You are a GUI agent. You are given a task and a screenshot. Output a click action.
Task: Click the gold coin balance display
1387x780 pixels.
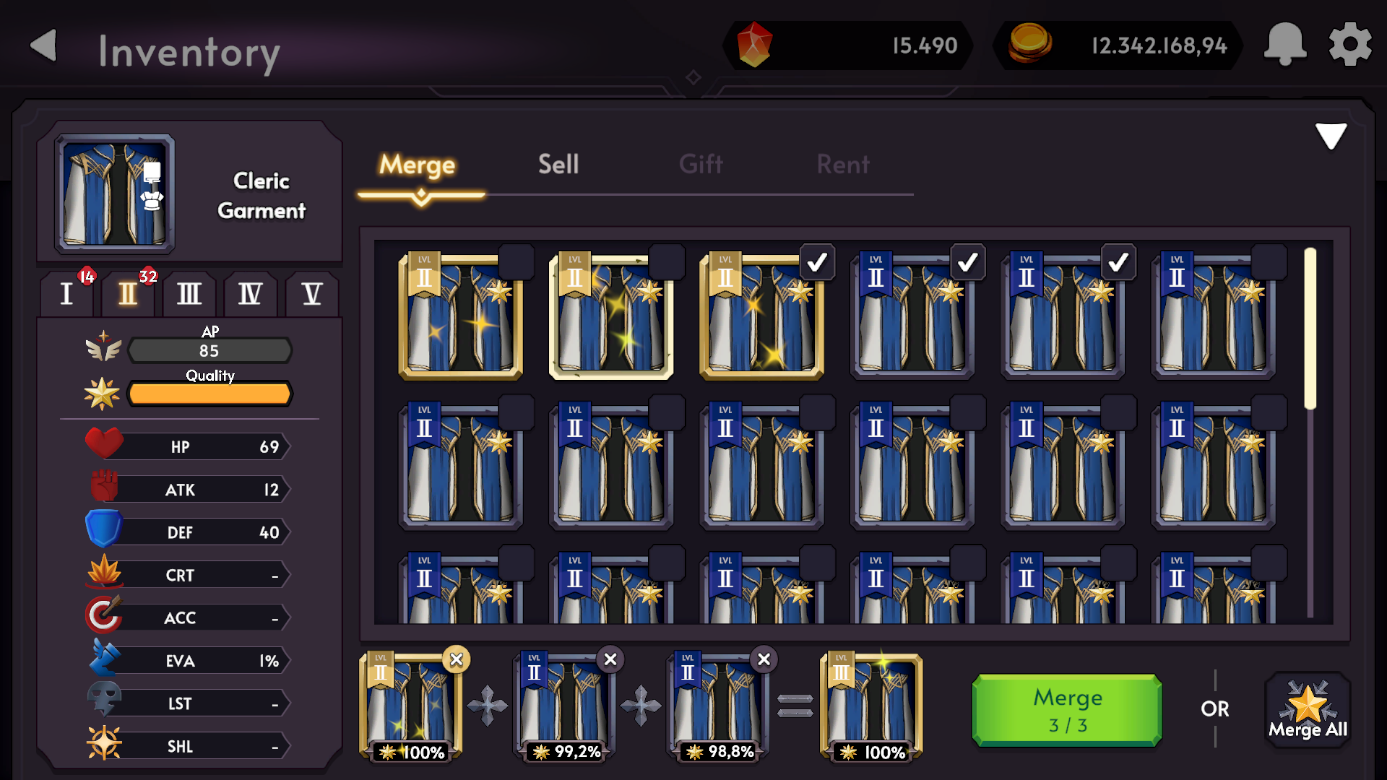[1117, 45]
